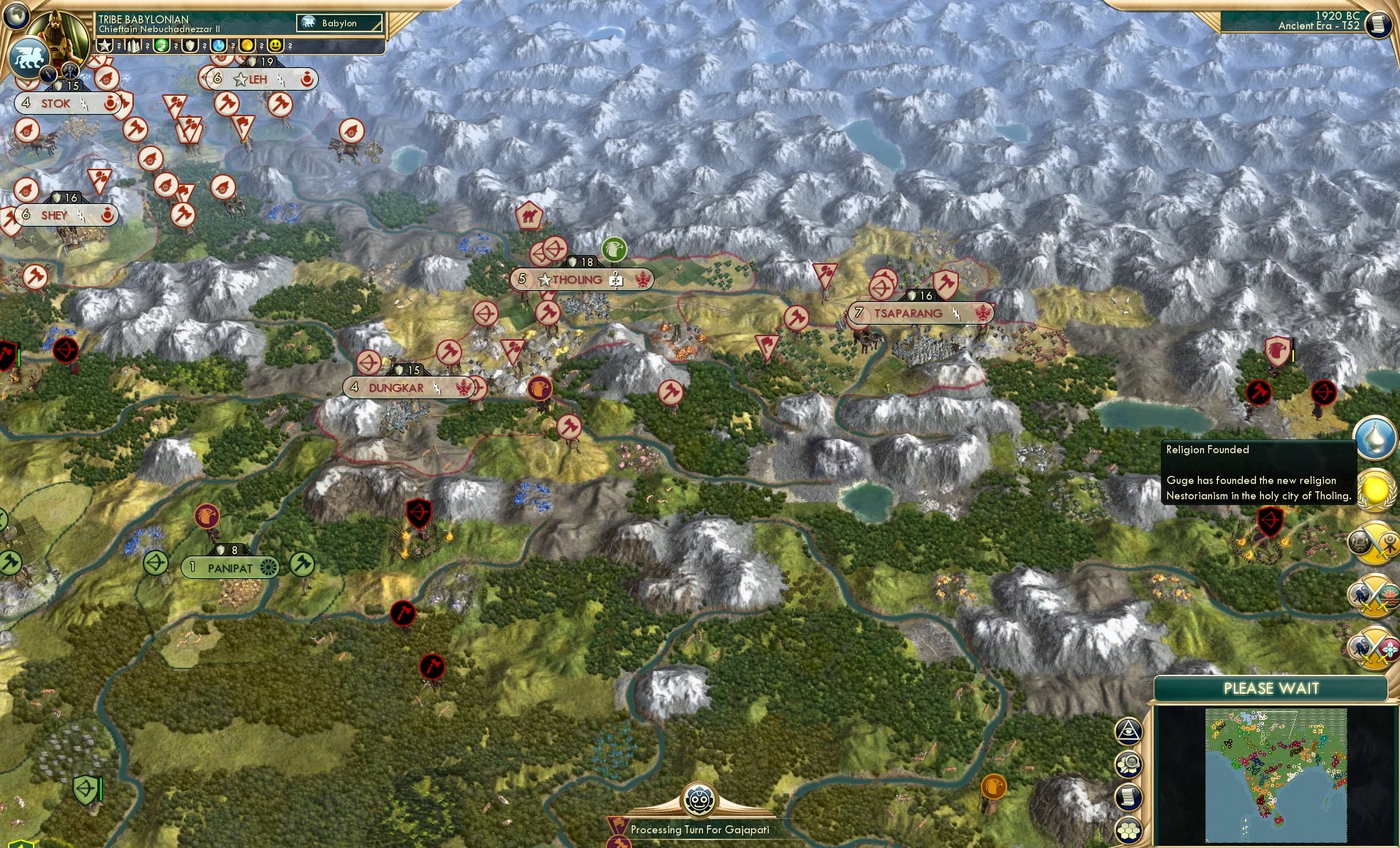
Task: Open the Babylon civilization selector dropdown
Action: tap(340, 23)
